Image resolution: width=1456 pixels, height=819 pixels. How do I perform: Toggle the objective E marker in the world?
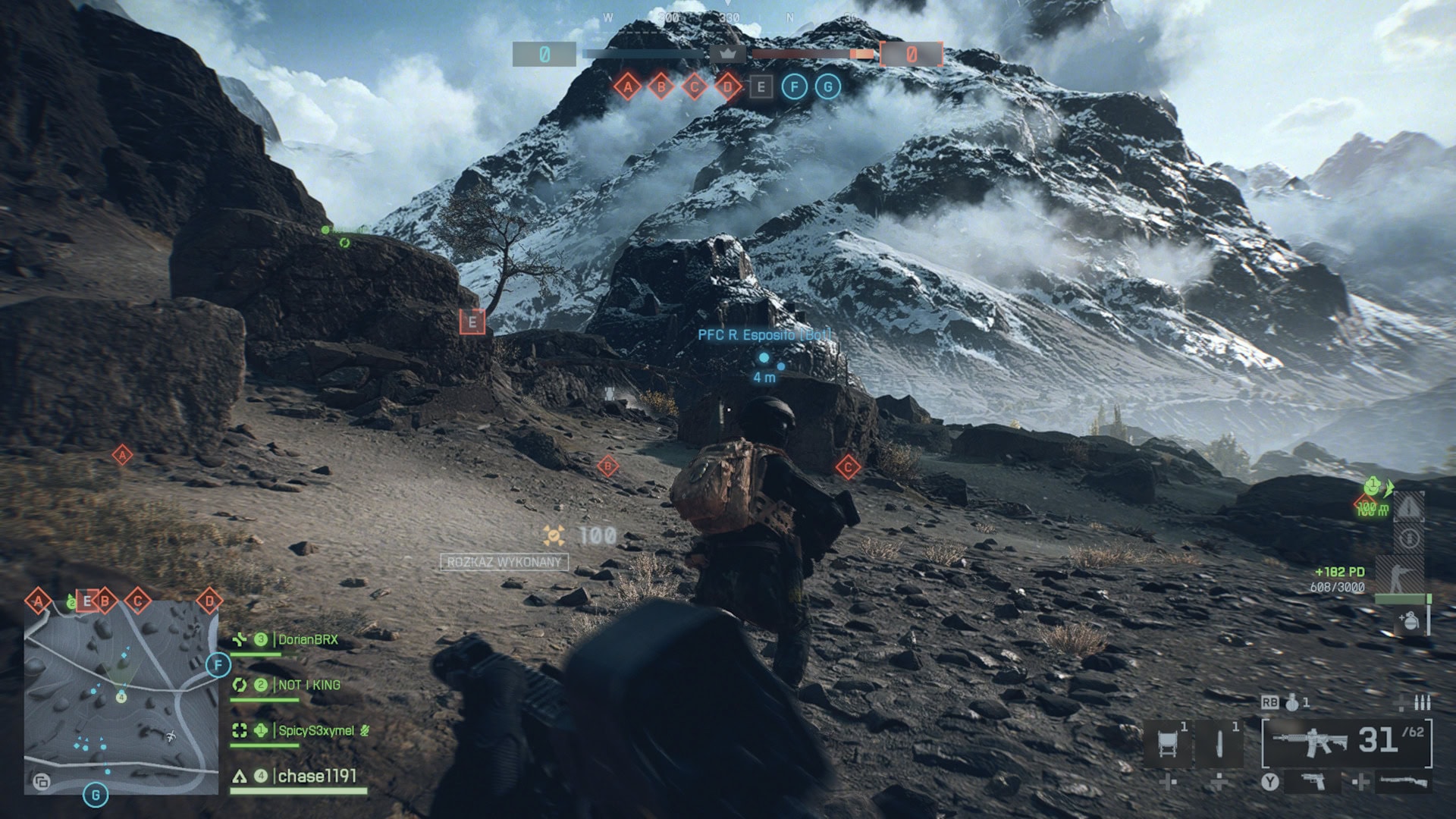click(x=472, y=322)
